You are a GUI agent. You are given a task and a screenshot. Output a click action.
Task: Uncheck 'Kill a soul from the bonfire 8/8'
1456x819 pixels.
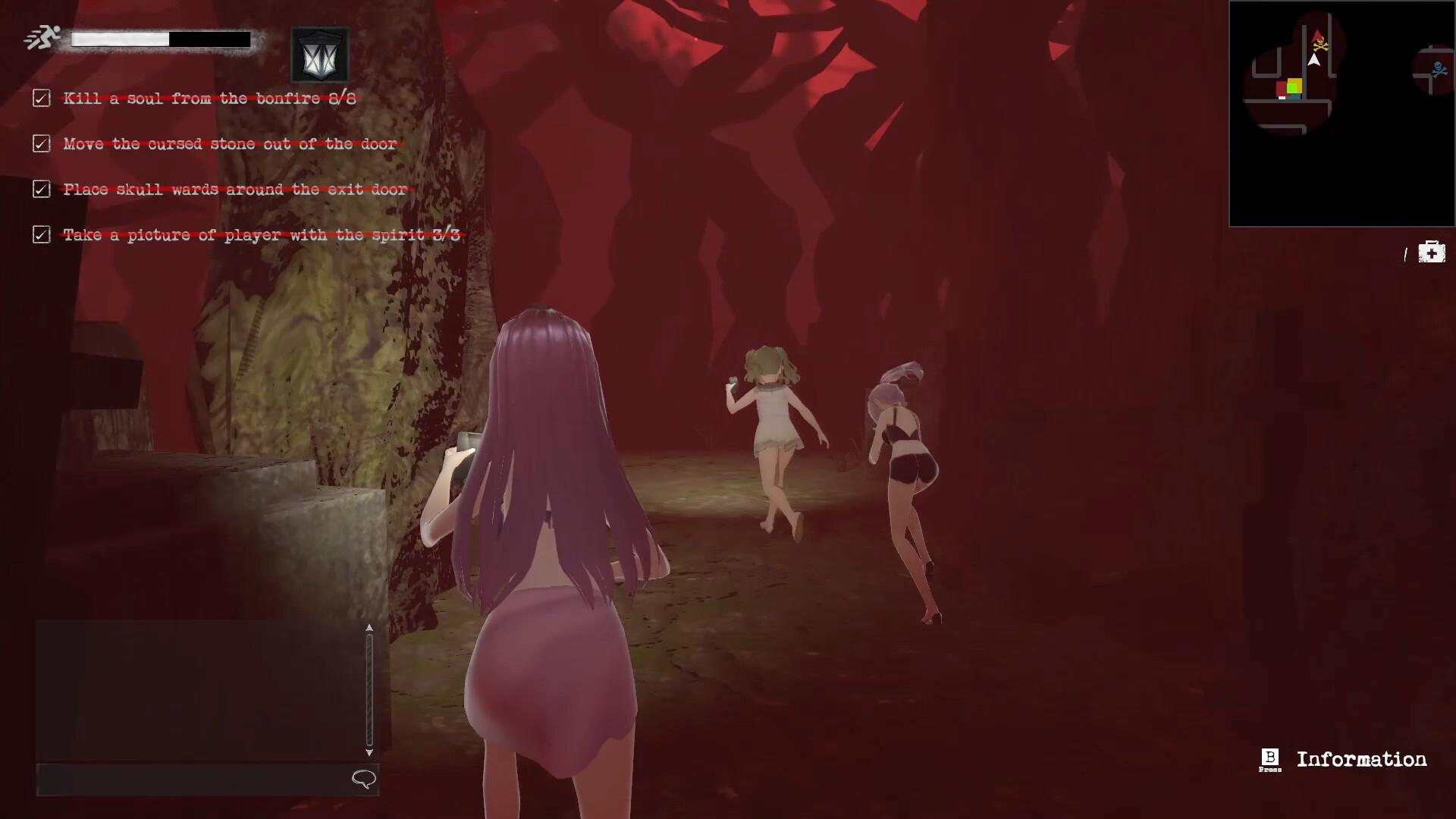[40, 98]
